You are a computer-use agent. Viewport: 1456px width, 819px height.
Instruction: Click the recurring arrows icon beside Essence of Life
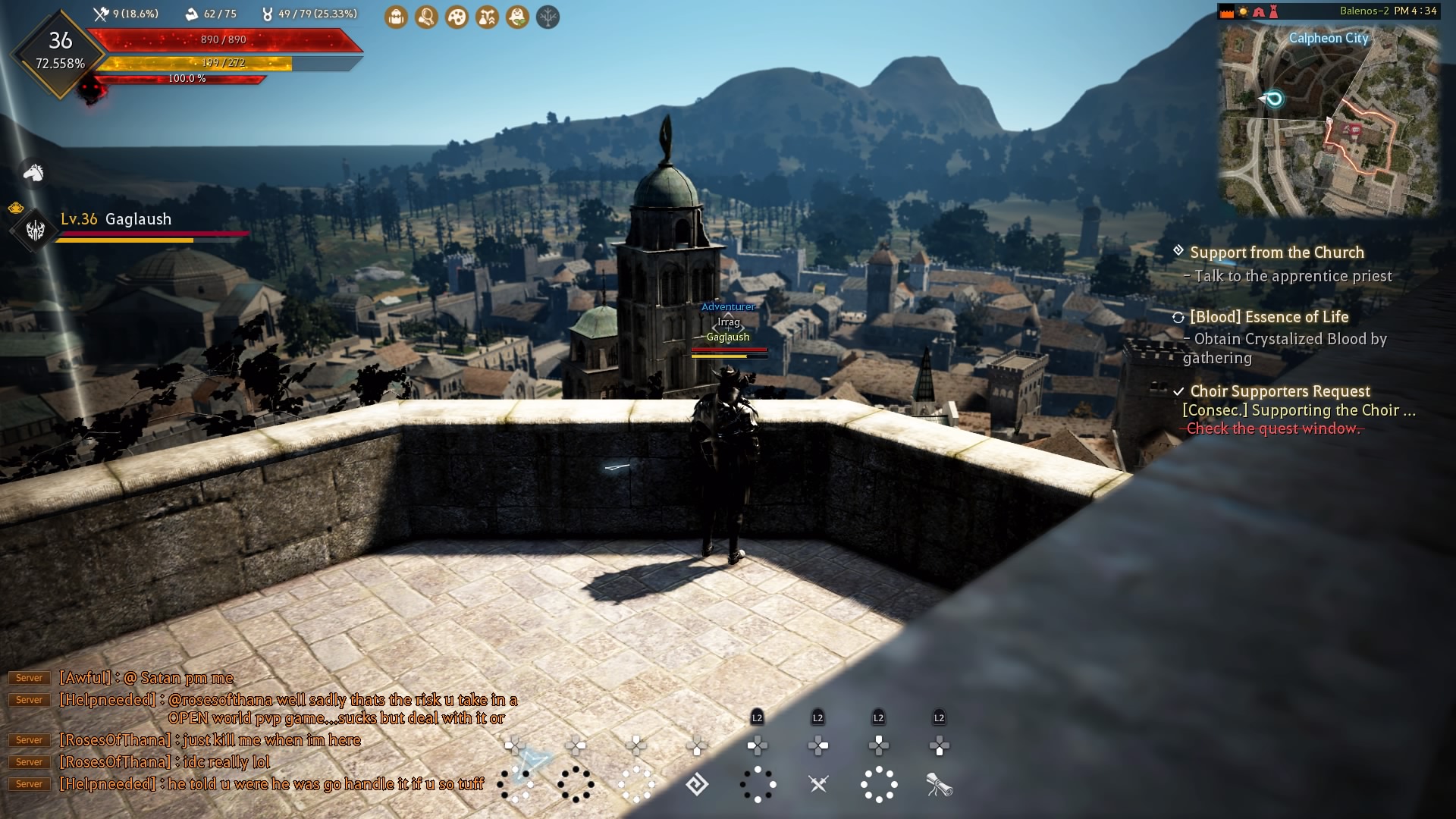click(x=1177, y=318)
